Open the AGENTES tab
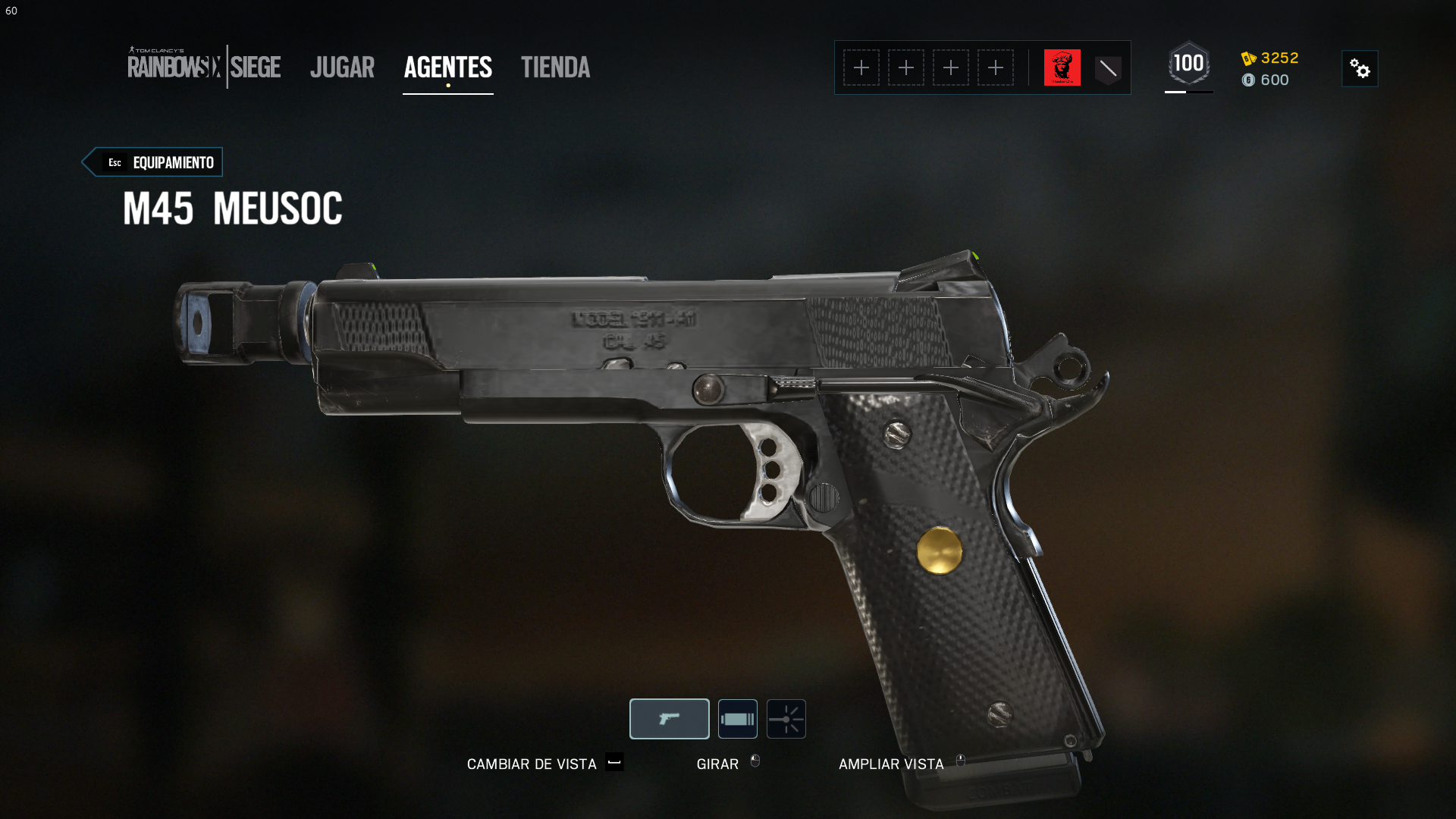Viewport: 1456px width, 819px height. (447, 67)
